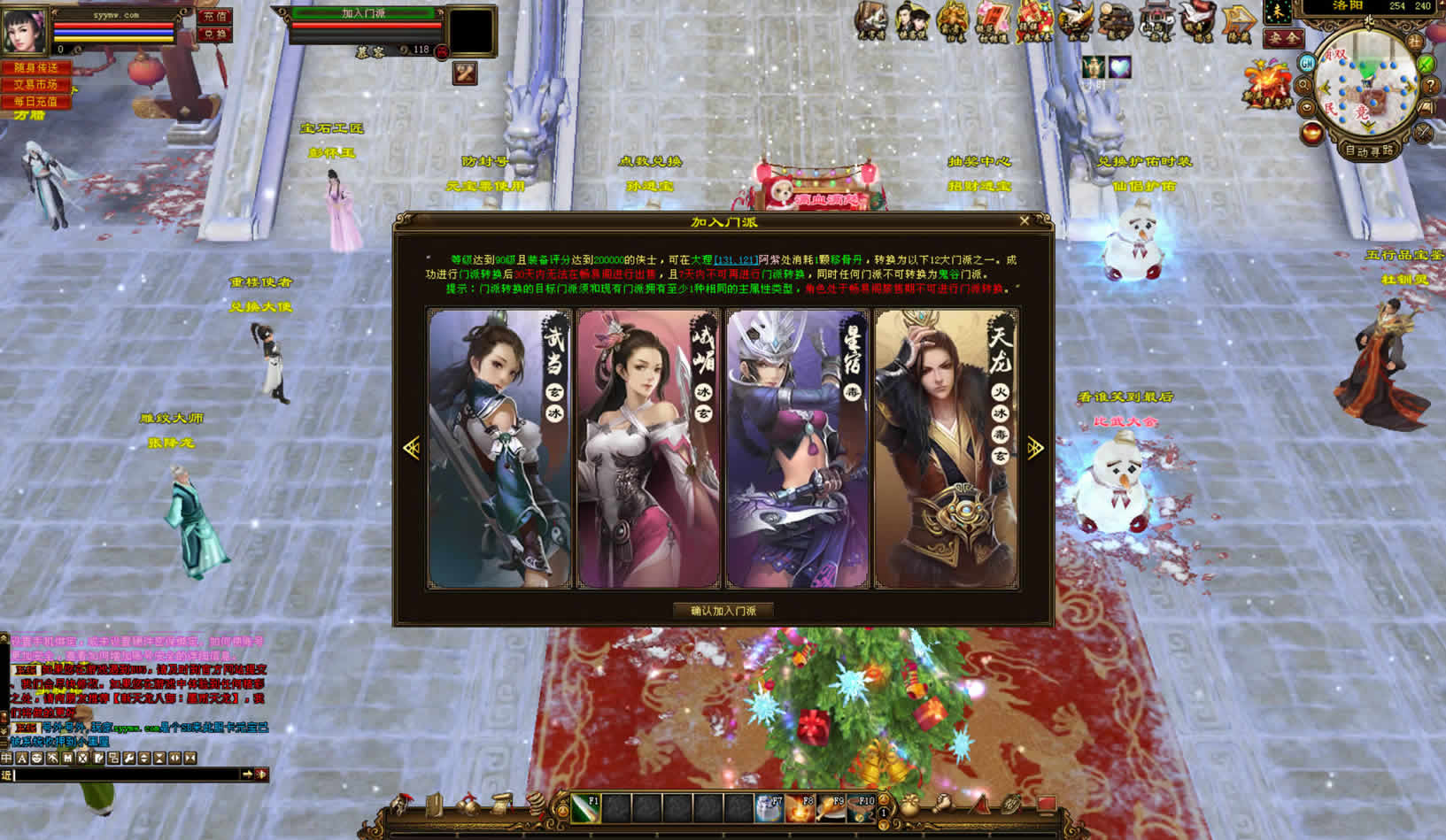
Task: Close the 加入门派 dialog
Action: [1025, 221]
